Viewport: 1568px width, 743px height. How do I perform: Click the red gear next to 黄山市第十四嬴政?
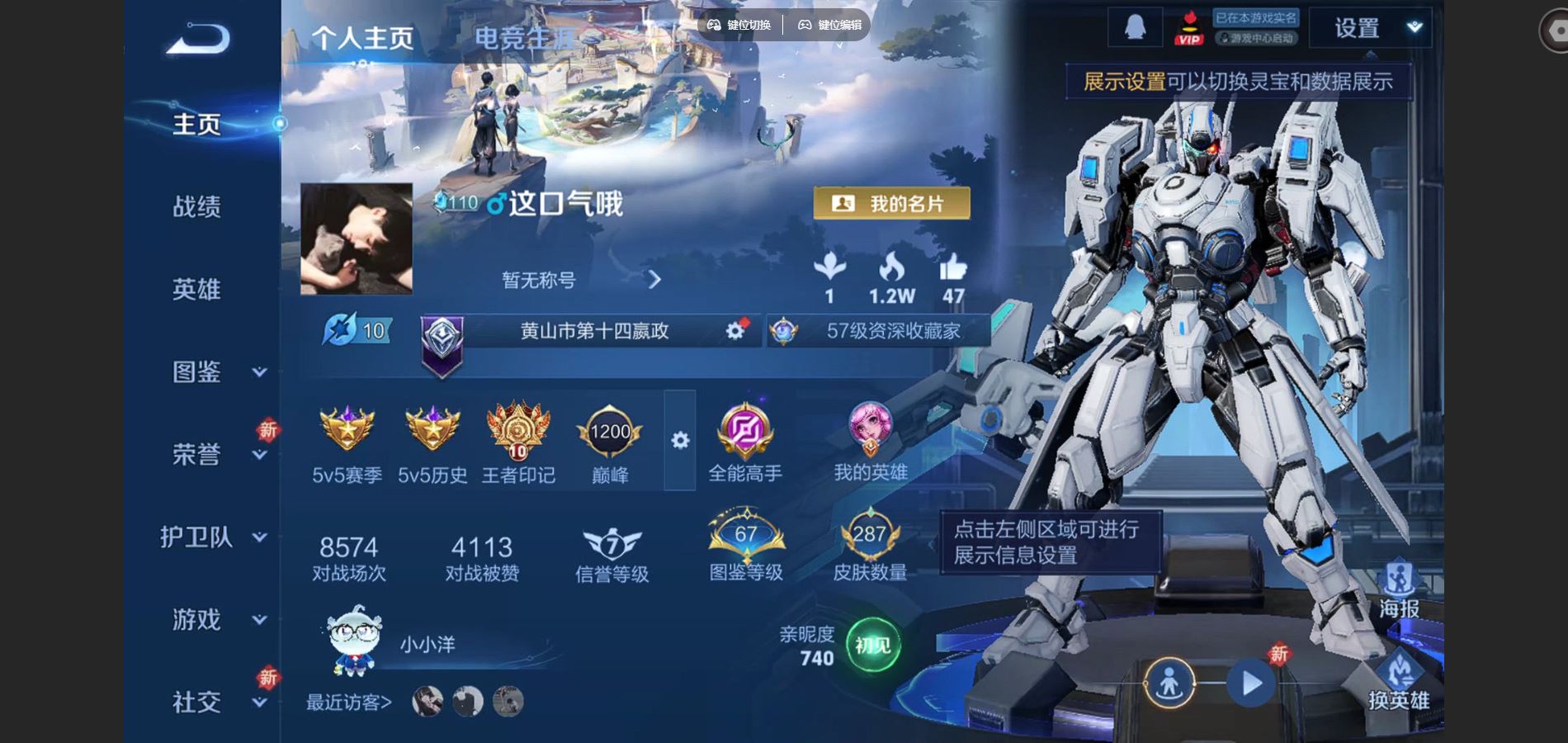733,329
